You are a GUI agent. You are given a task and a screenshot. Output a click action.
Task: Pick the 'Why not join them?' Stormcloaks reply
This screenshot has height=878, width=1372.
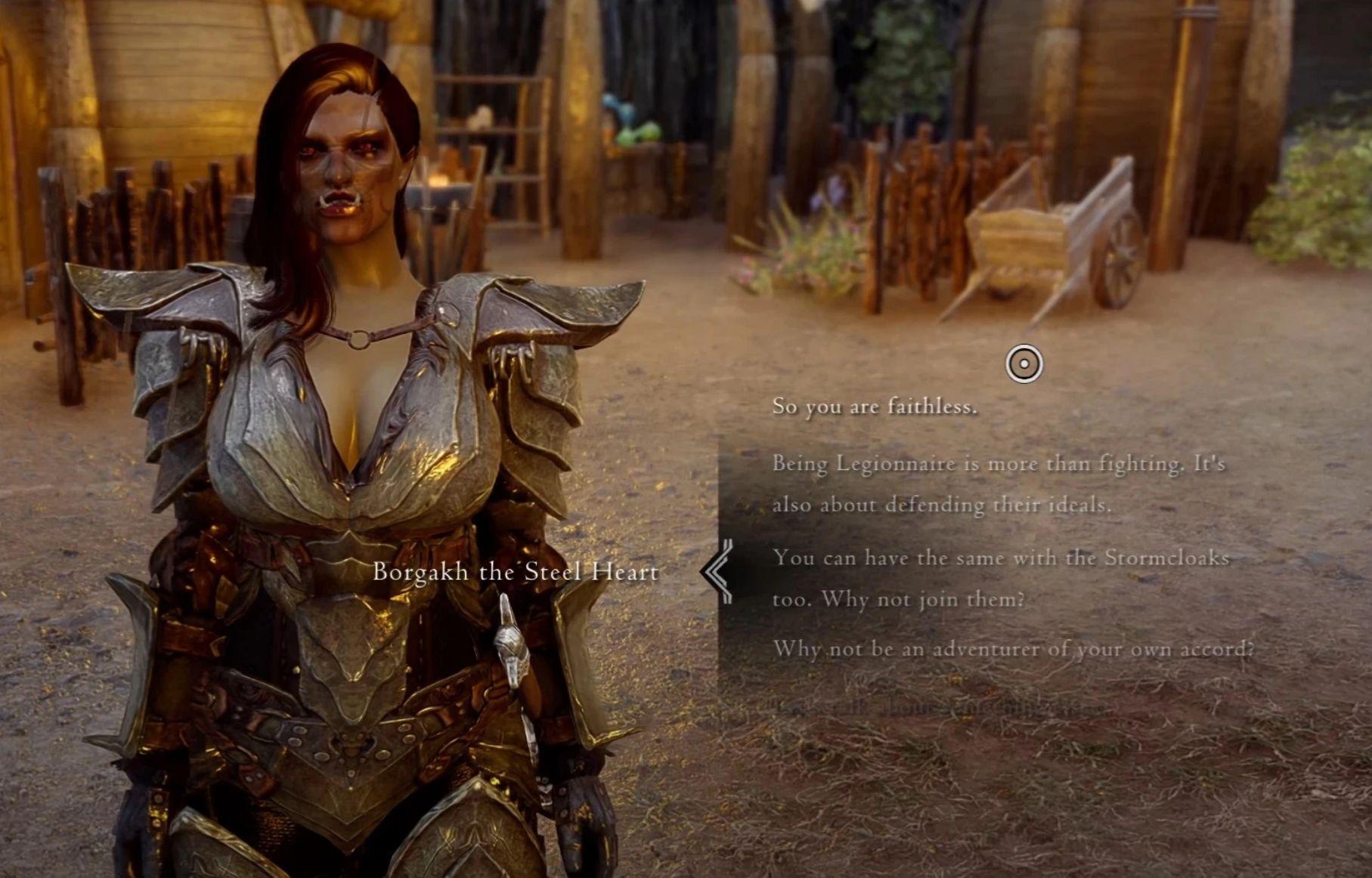1000,578
